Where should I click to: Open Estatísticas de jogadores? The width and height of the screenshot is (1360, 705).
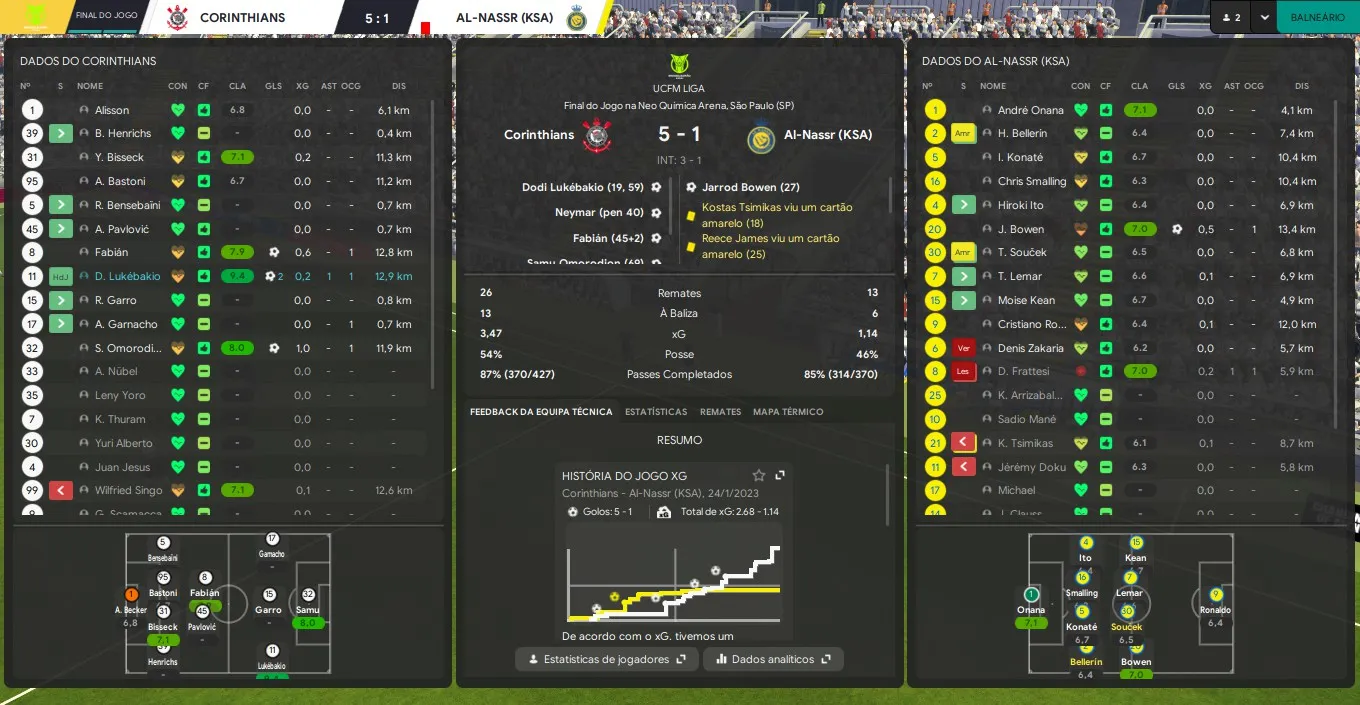607,659
